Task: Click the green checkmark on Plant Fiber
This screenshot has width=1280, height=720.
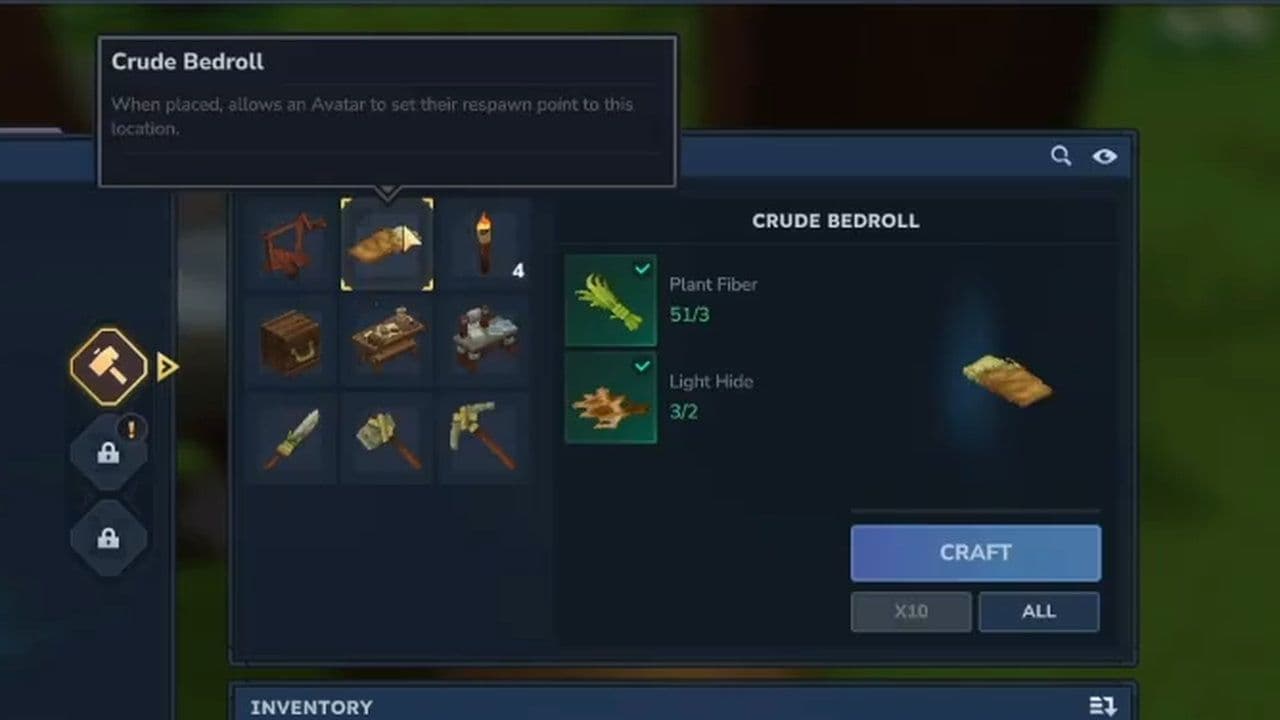Action: point(643,268)
